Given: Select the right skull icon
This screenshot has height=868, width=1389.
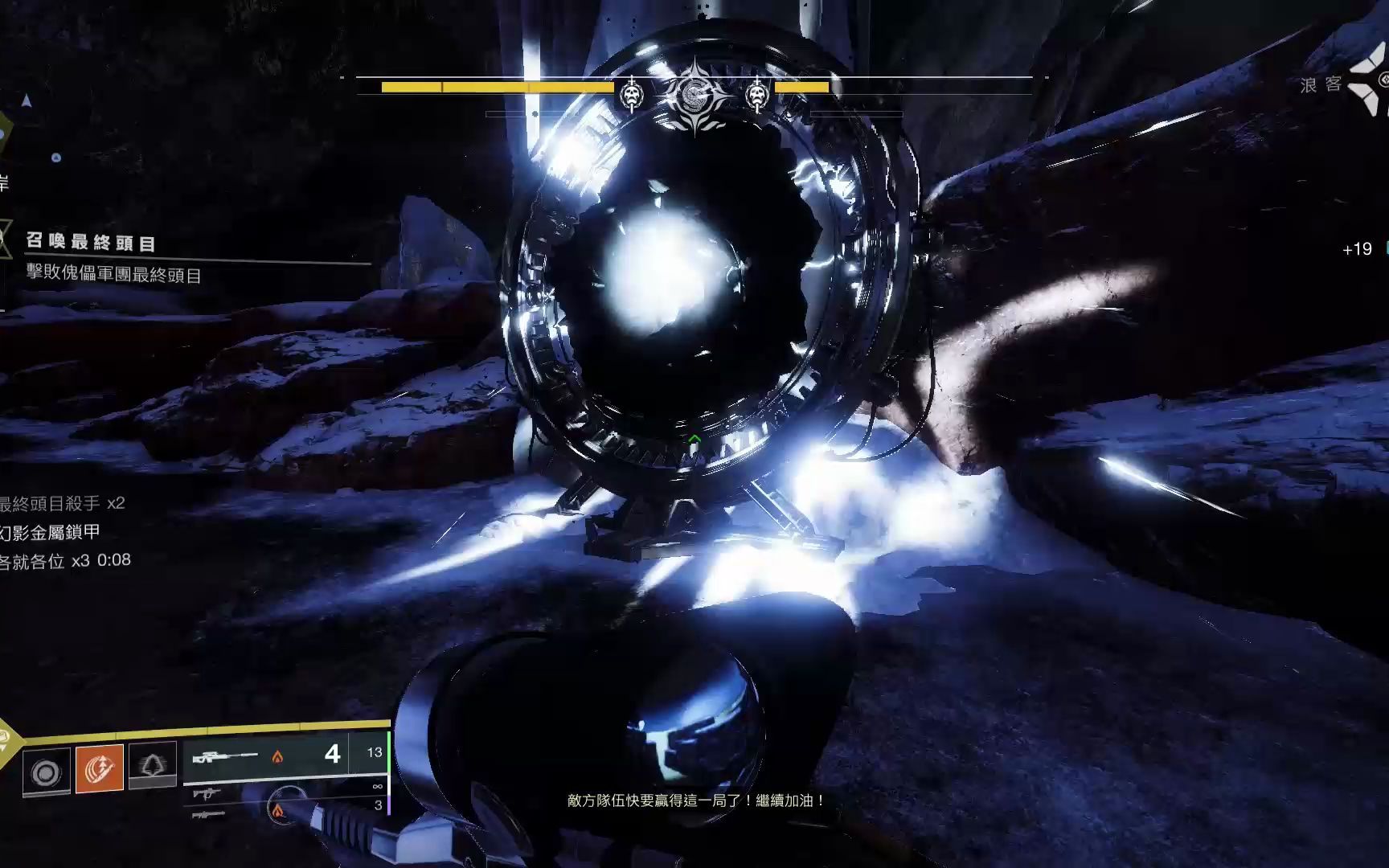Looking at the screenshot, I should click(x=756, y=95).
